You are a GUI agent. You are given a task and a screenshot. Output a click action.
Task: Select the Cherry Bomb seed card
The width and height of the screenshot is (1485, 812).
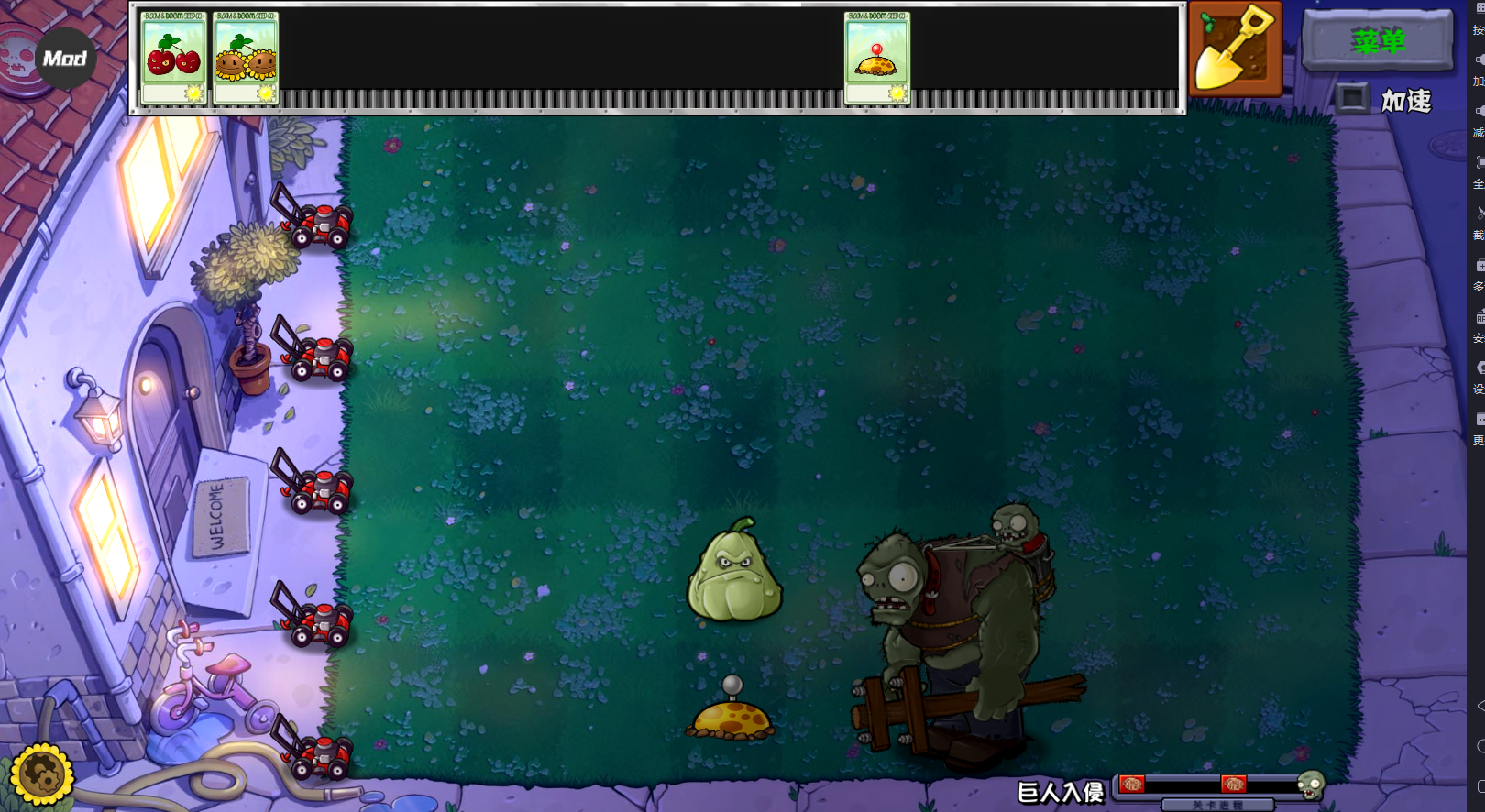click(173, 58)
